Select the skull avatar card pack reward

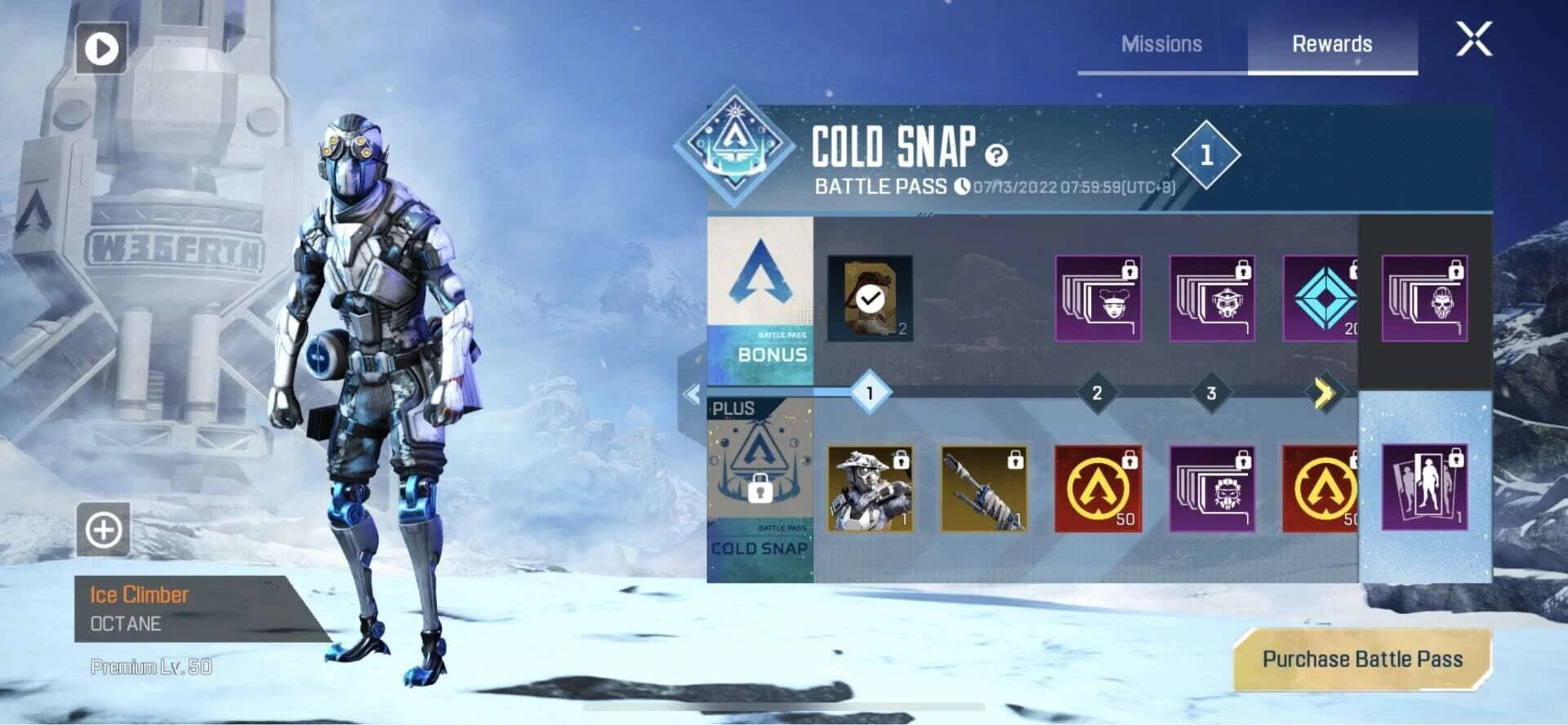(x=1425, y=300)
